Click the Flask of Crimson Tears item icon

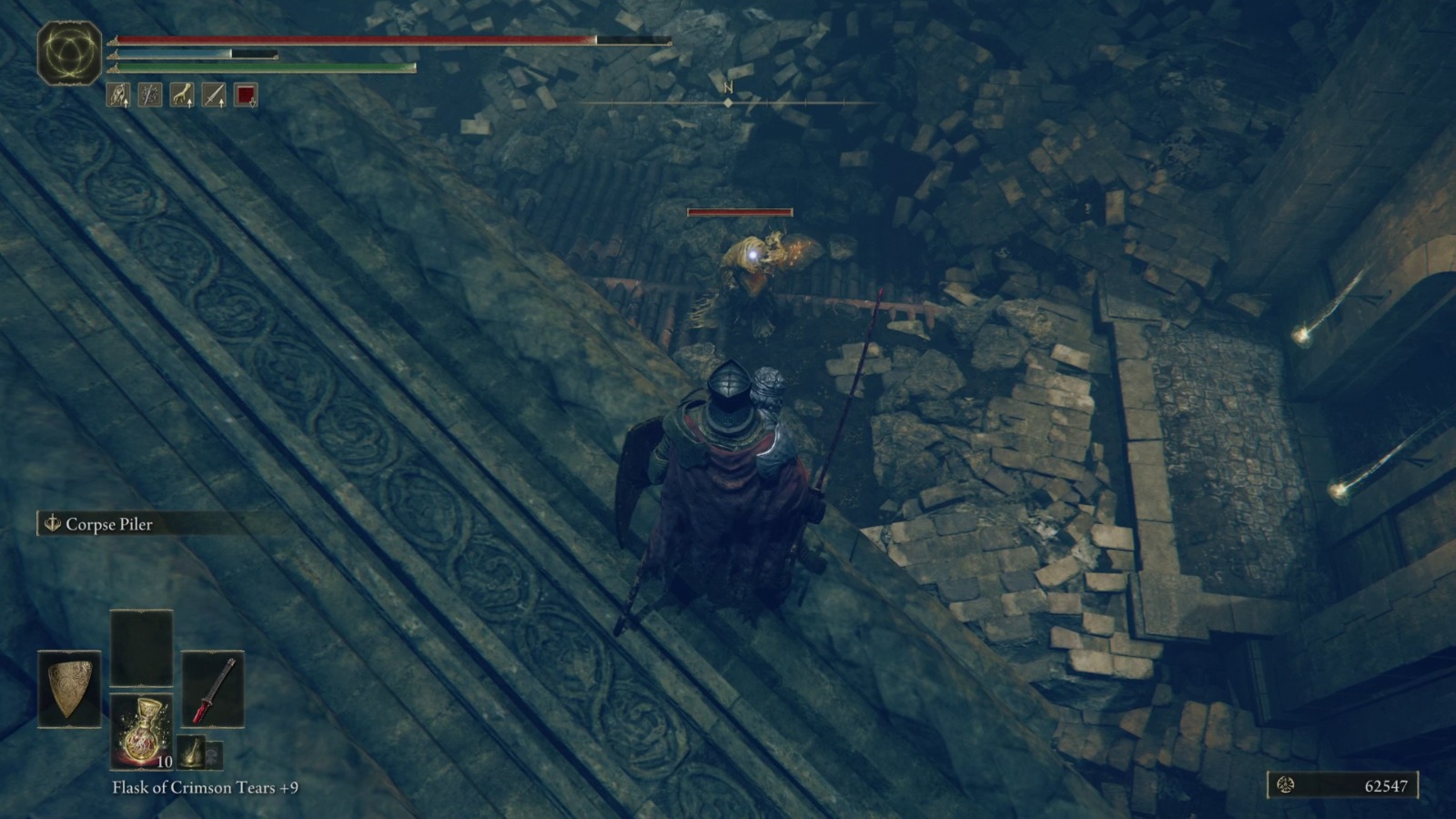click(x=141, y=730)
